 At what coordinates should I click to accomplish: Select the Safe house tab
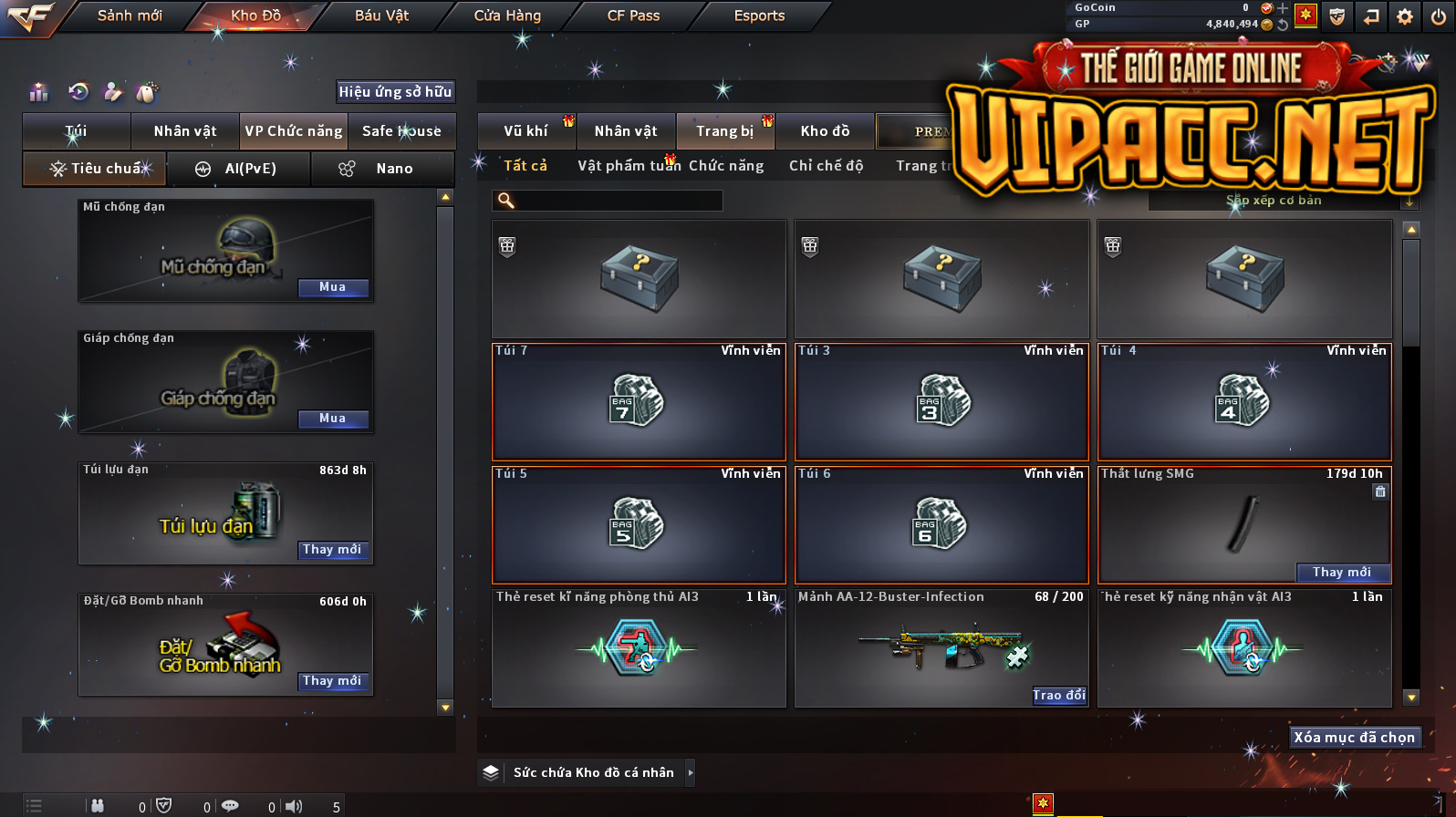[x=401, y=131]
